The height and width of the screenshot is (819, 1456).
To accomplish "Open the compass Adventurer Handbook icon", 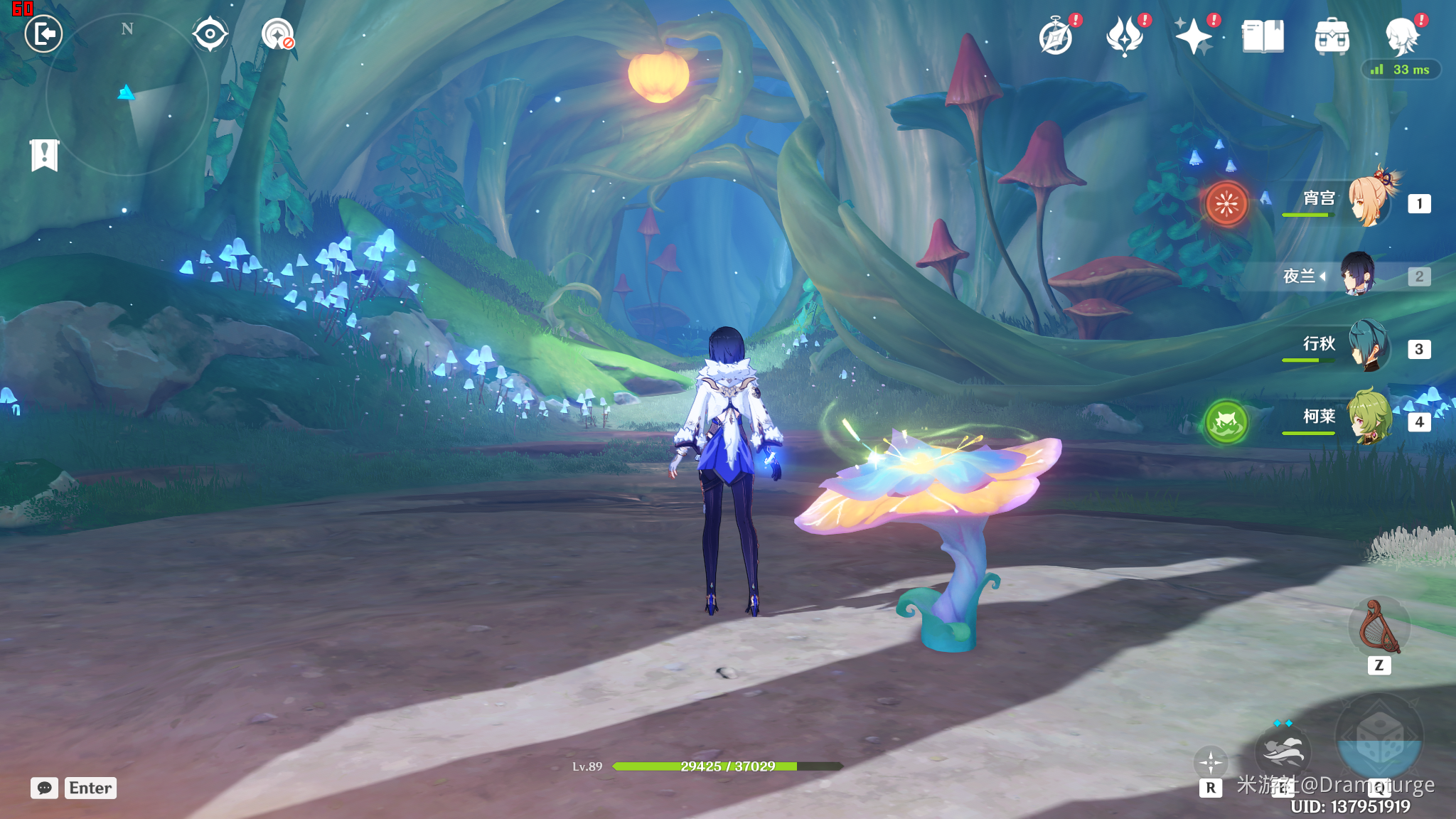I will (1056, 37).
